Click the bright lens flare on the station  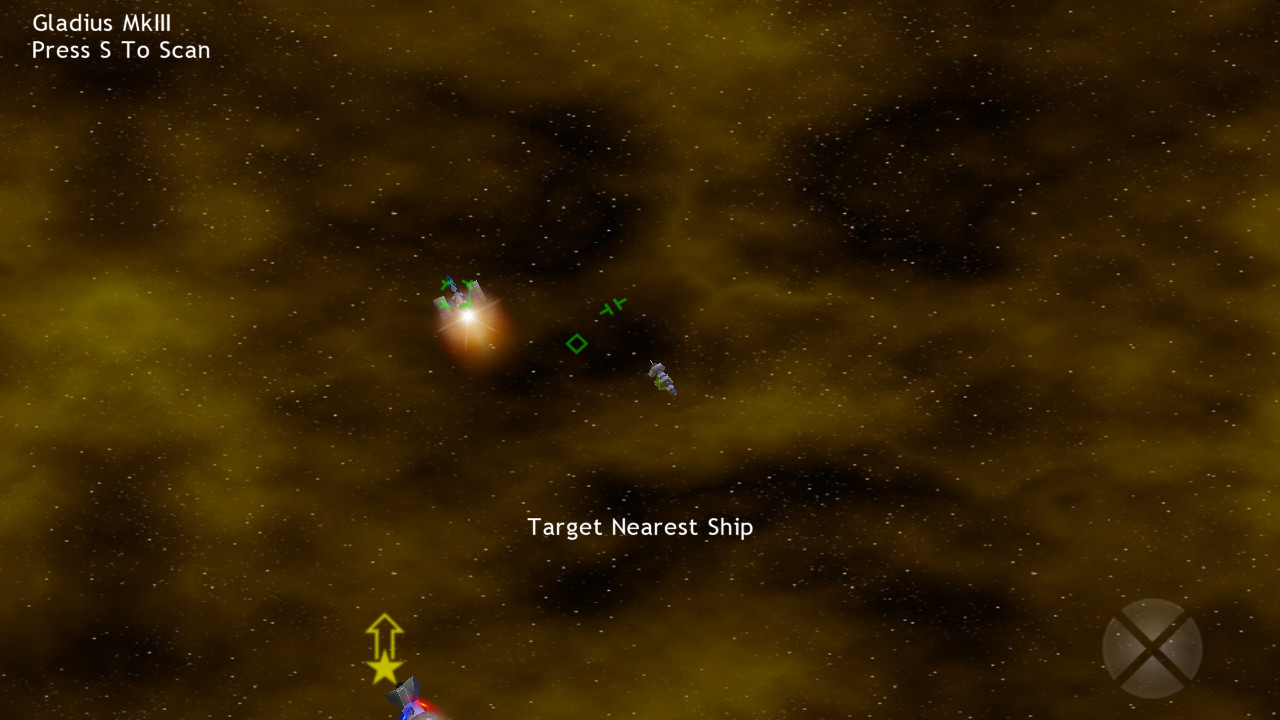[468, 316]
